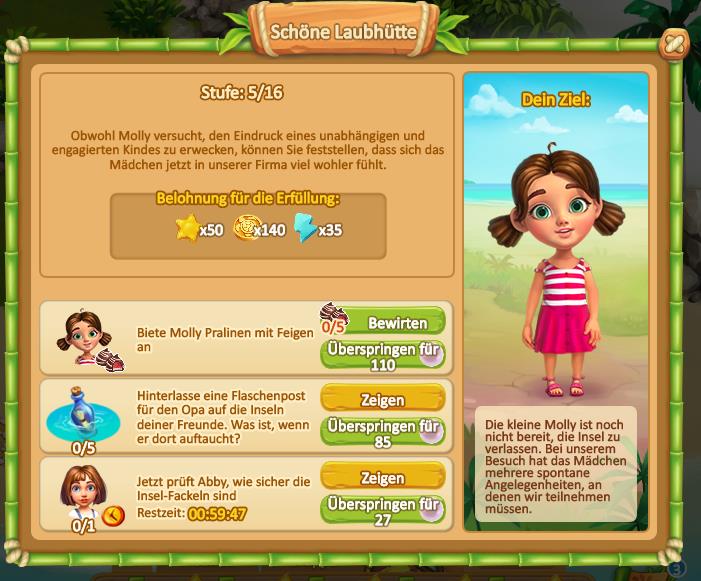Close the Schöne Laubhütte quest window
This screenshot has width=701, height=581.
(674, 44)
